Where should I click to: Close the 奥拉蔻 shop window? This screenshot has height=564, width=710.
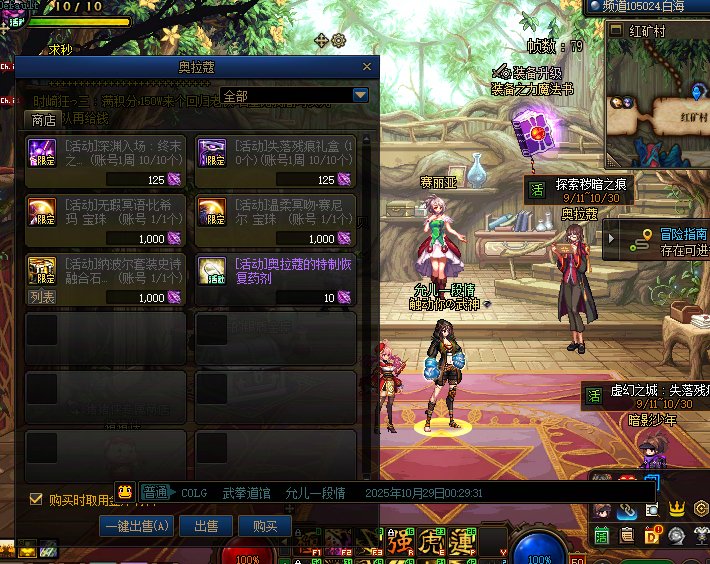tap(368, 67)
